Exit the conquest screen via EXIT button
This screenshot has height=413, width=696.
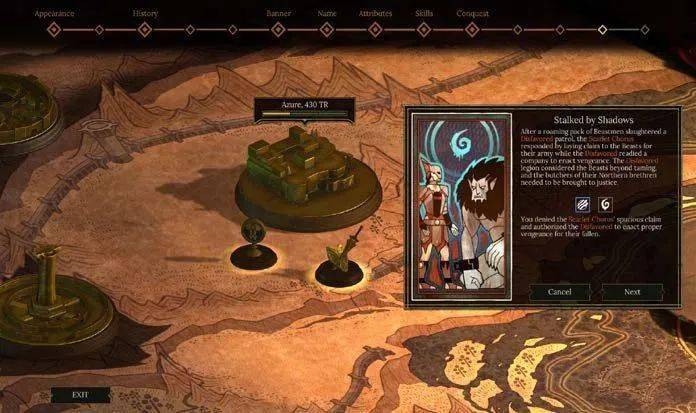point(80,394)
